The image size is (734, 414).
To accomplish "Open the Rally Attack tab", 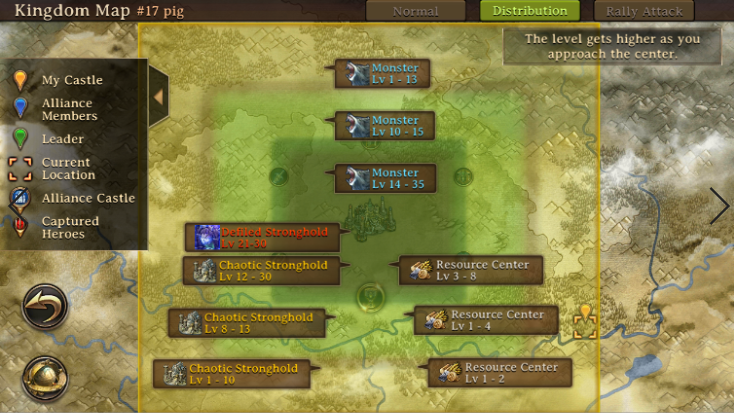I will [x=644, y=11].
